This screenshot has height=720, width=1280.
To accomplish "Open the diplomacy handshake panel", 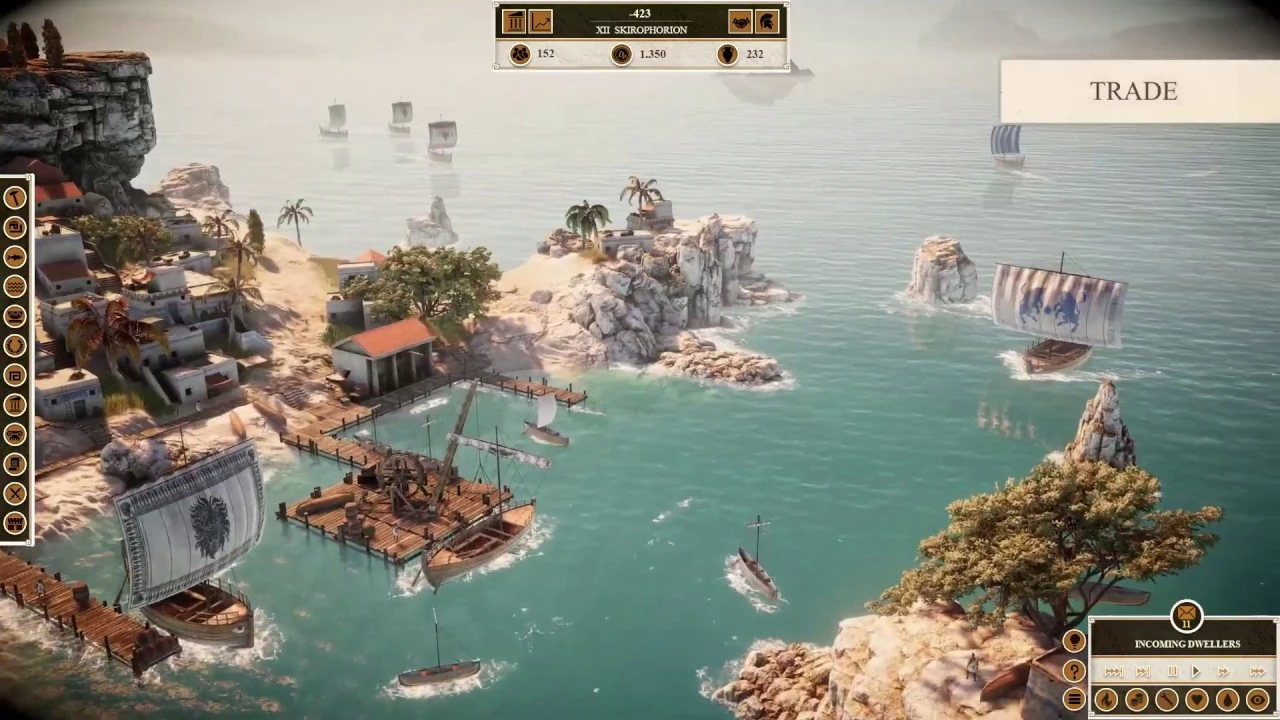I will coord(740,21).
